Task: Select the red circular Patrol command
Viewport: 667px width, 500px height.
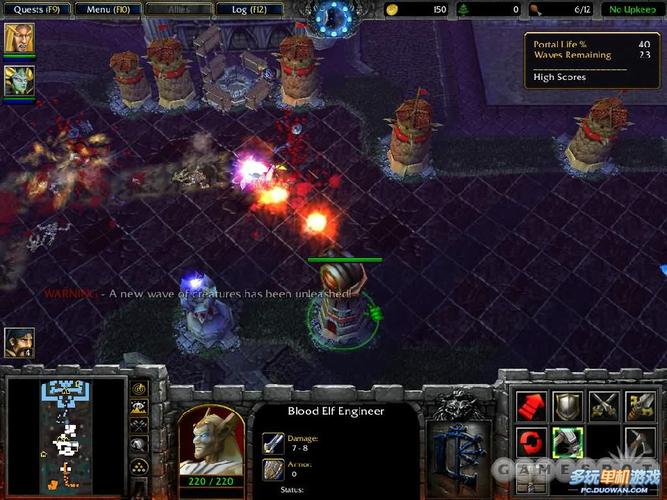Action: pyautogui.click(x=530, y=442)
